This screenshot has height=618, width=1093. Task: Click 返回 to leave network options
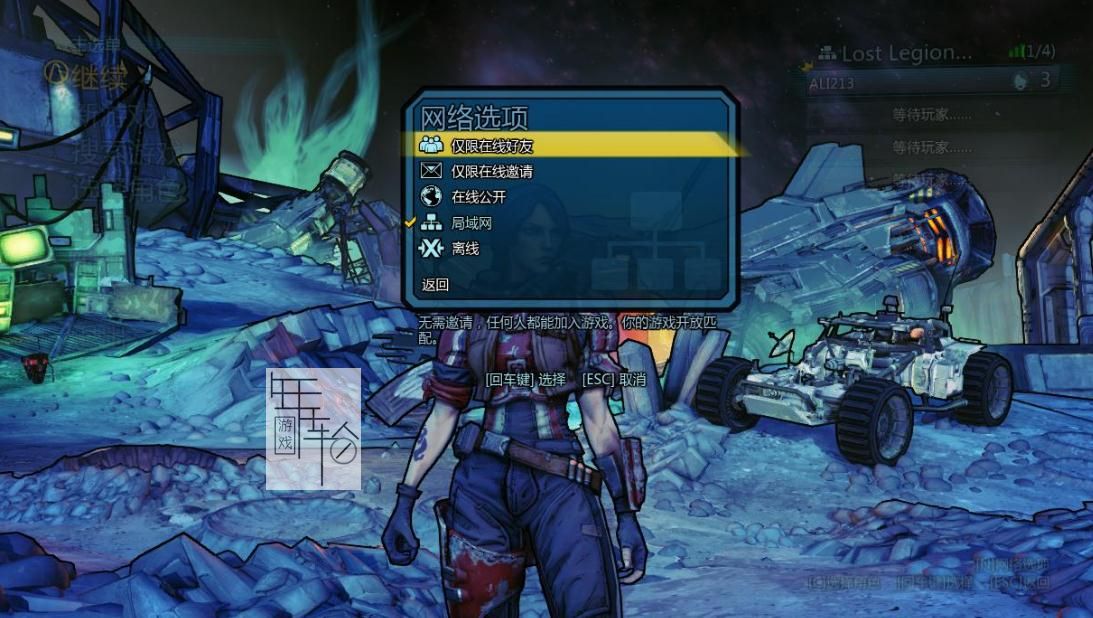[436, 285]
